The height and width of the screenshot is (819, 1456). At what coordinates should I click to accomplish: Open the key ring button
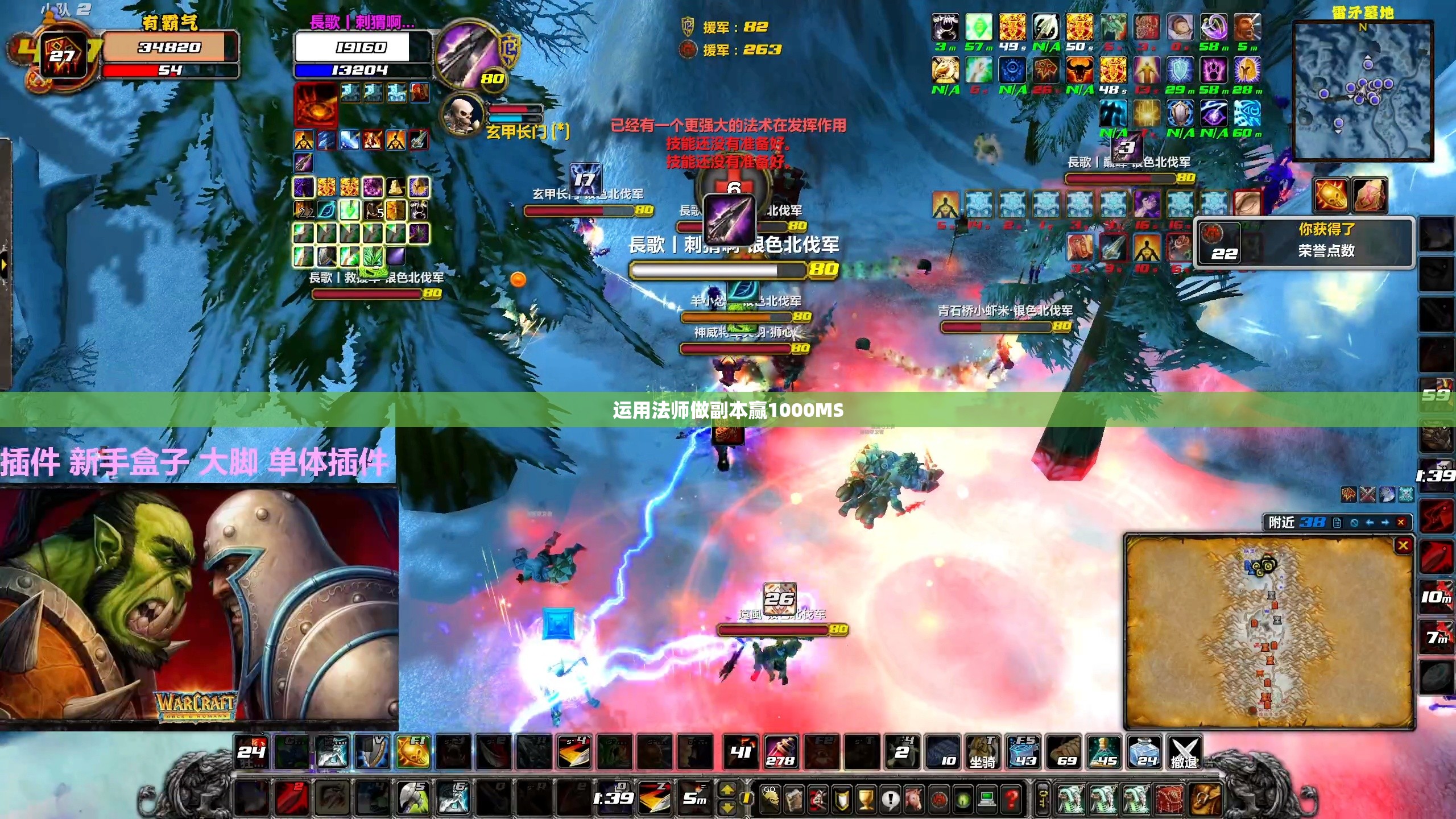point(1042,799)
